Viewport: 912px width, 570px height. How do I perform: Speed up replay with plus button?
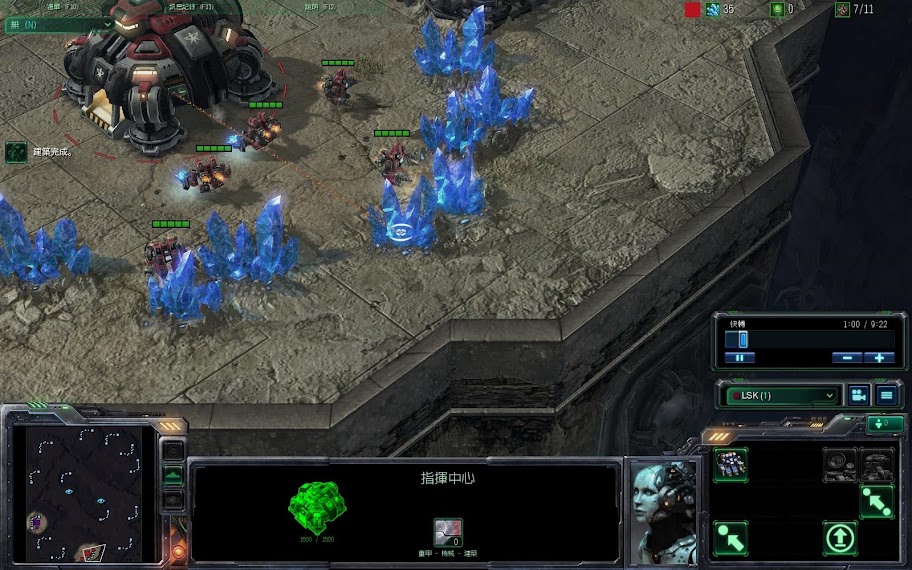click(879, 357)
